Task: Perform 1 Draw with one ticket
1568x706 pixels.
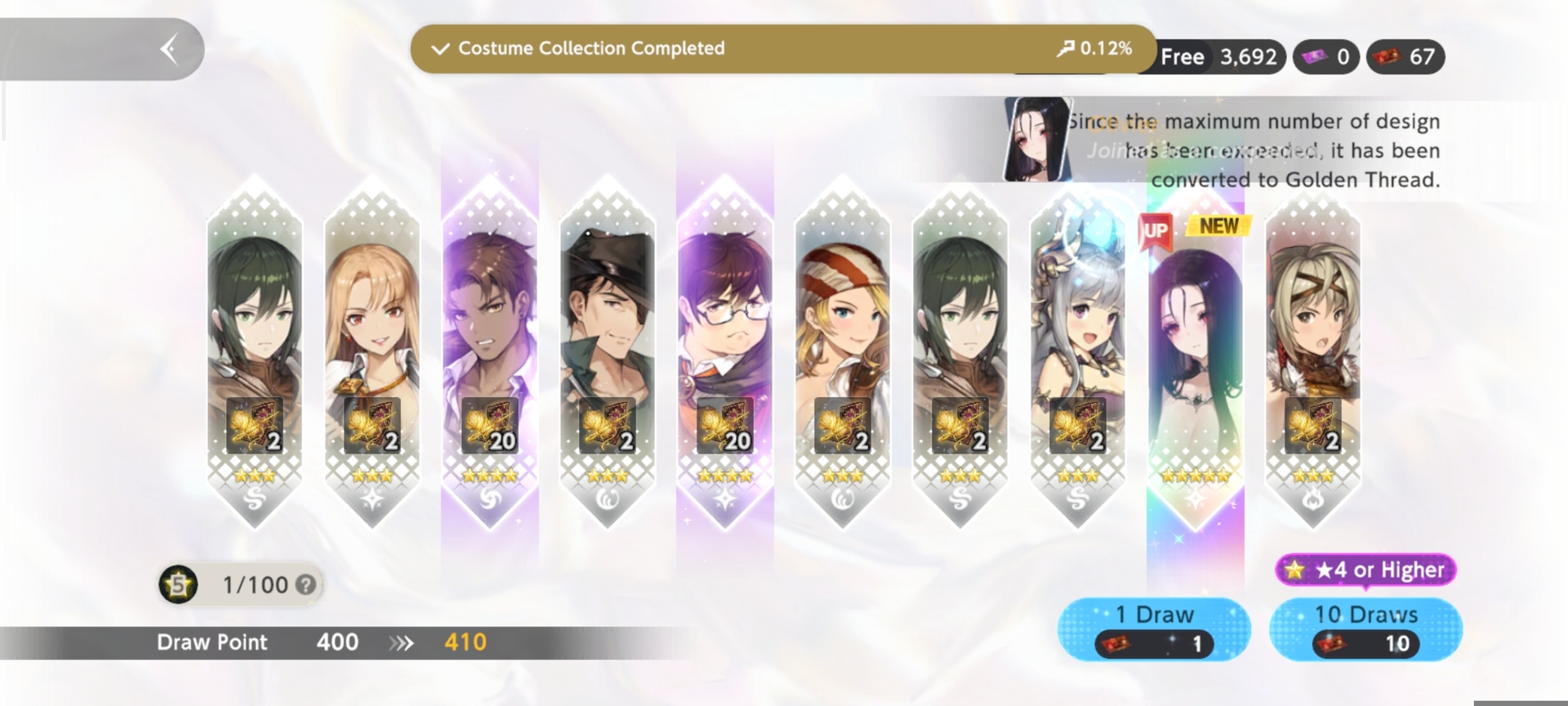Action: click(1154, 628)
